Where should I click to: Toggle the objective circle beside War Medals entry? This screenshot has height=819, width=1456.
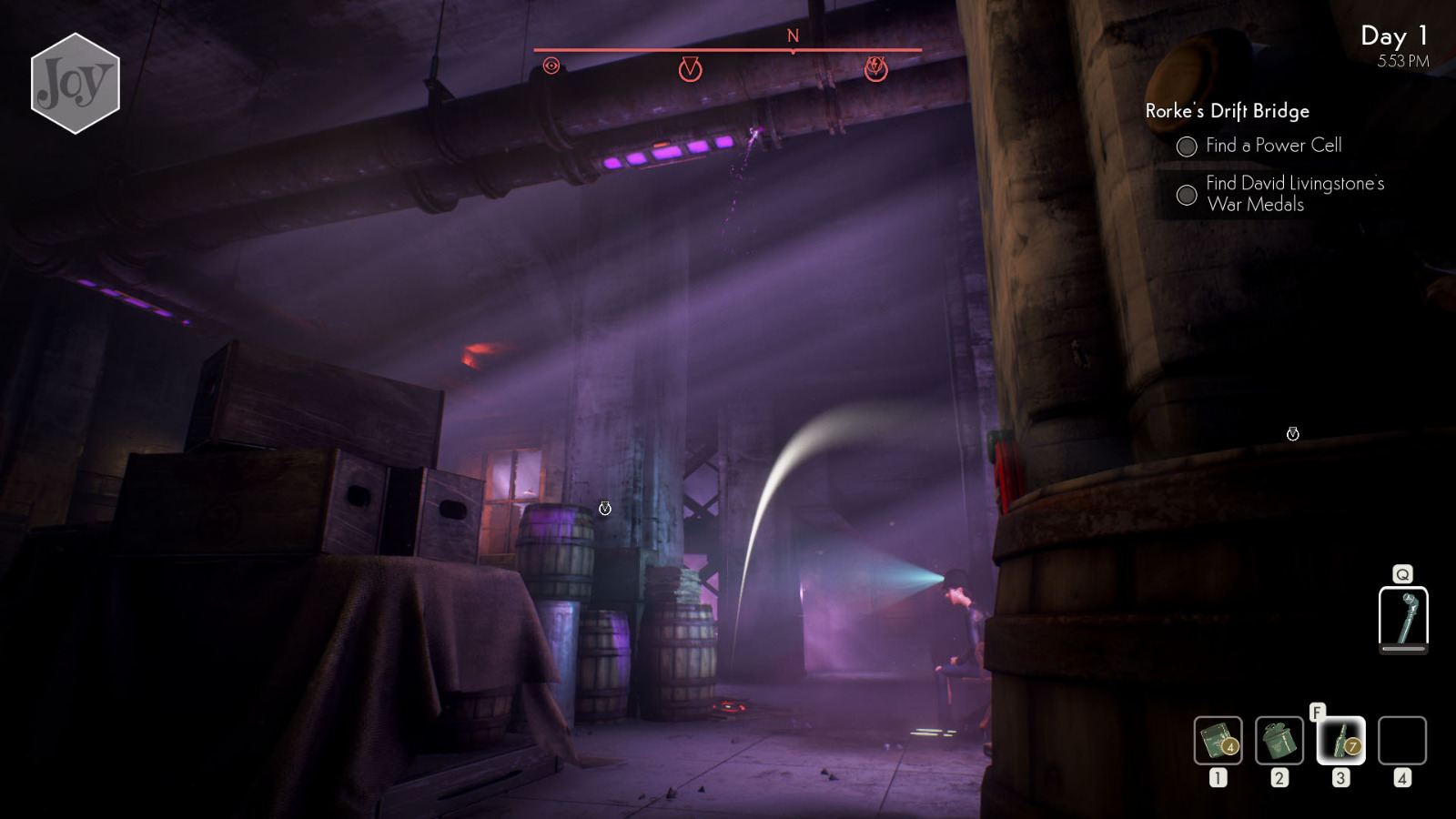(x=1187, y=193)
